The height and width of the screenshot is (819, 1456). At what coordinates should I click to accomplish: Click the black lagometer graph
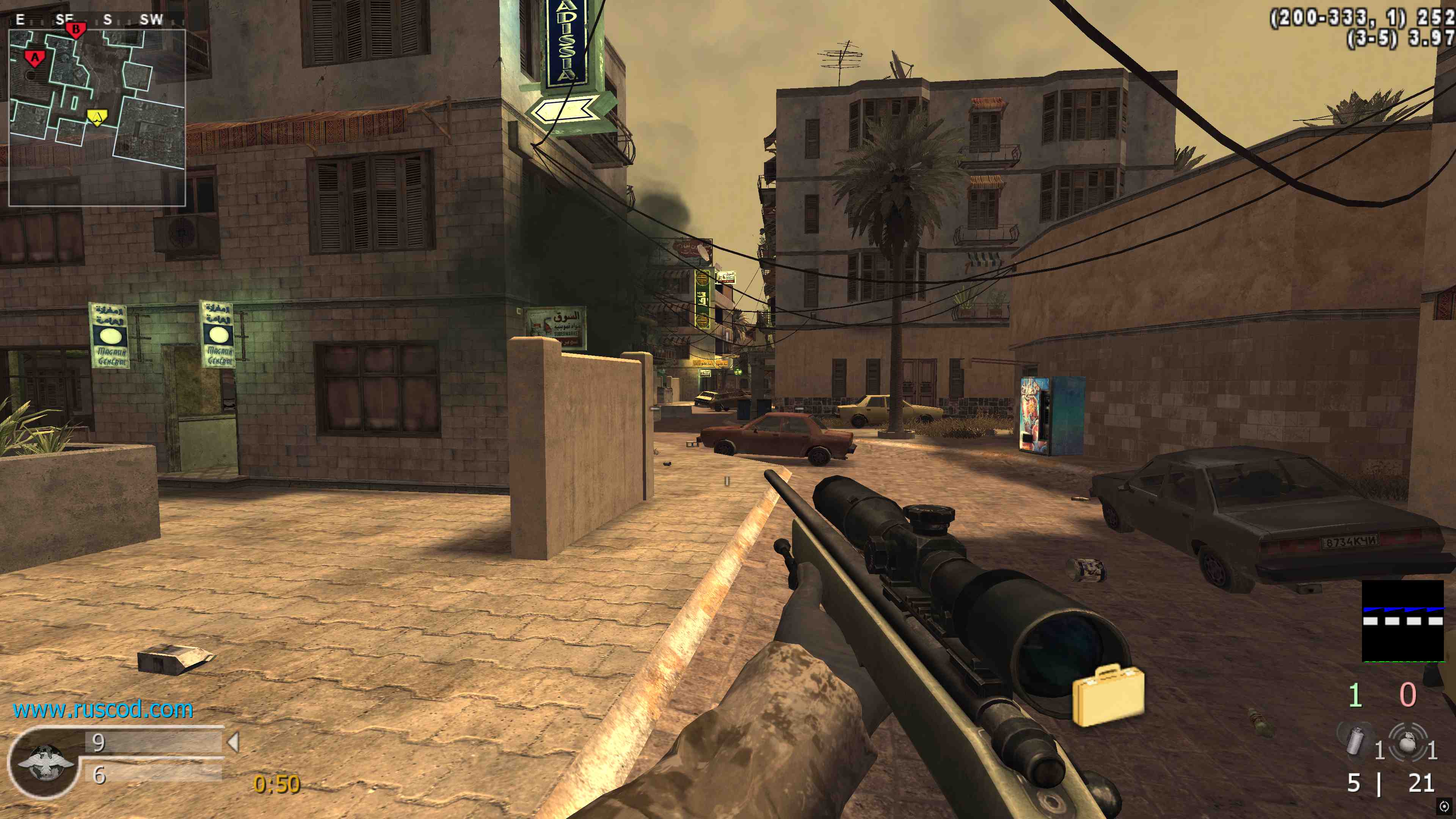coord(1403,621)
